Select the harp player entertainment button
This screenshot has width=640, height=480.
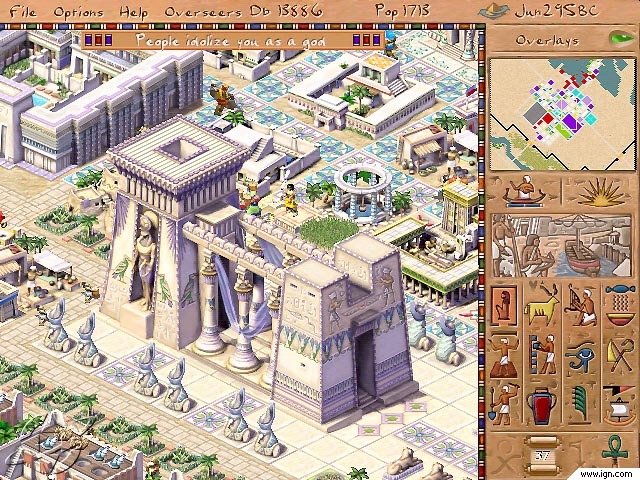click(582, 302)
